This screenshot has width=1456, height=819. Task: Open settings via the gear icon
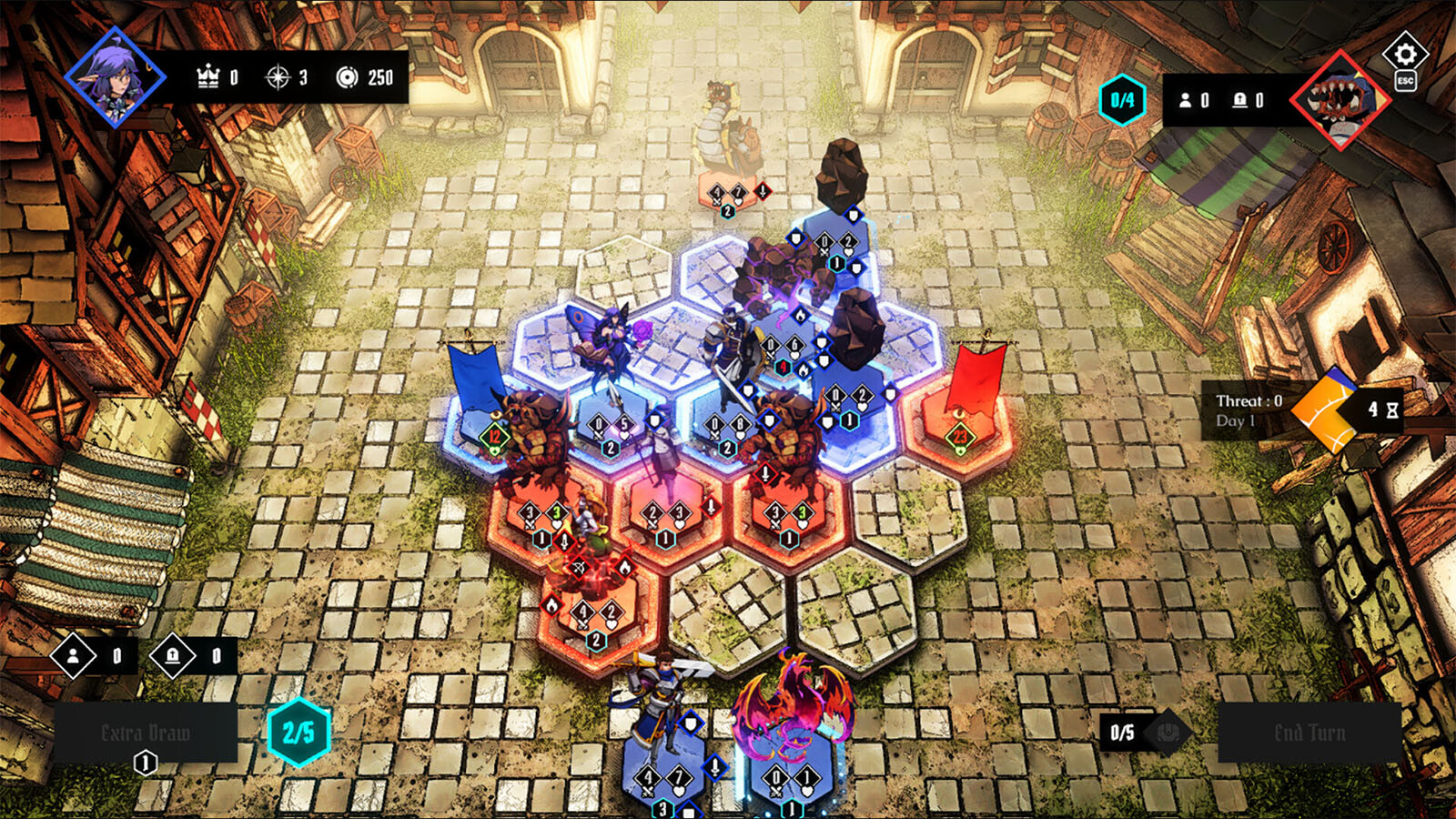click(1405, 54)
